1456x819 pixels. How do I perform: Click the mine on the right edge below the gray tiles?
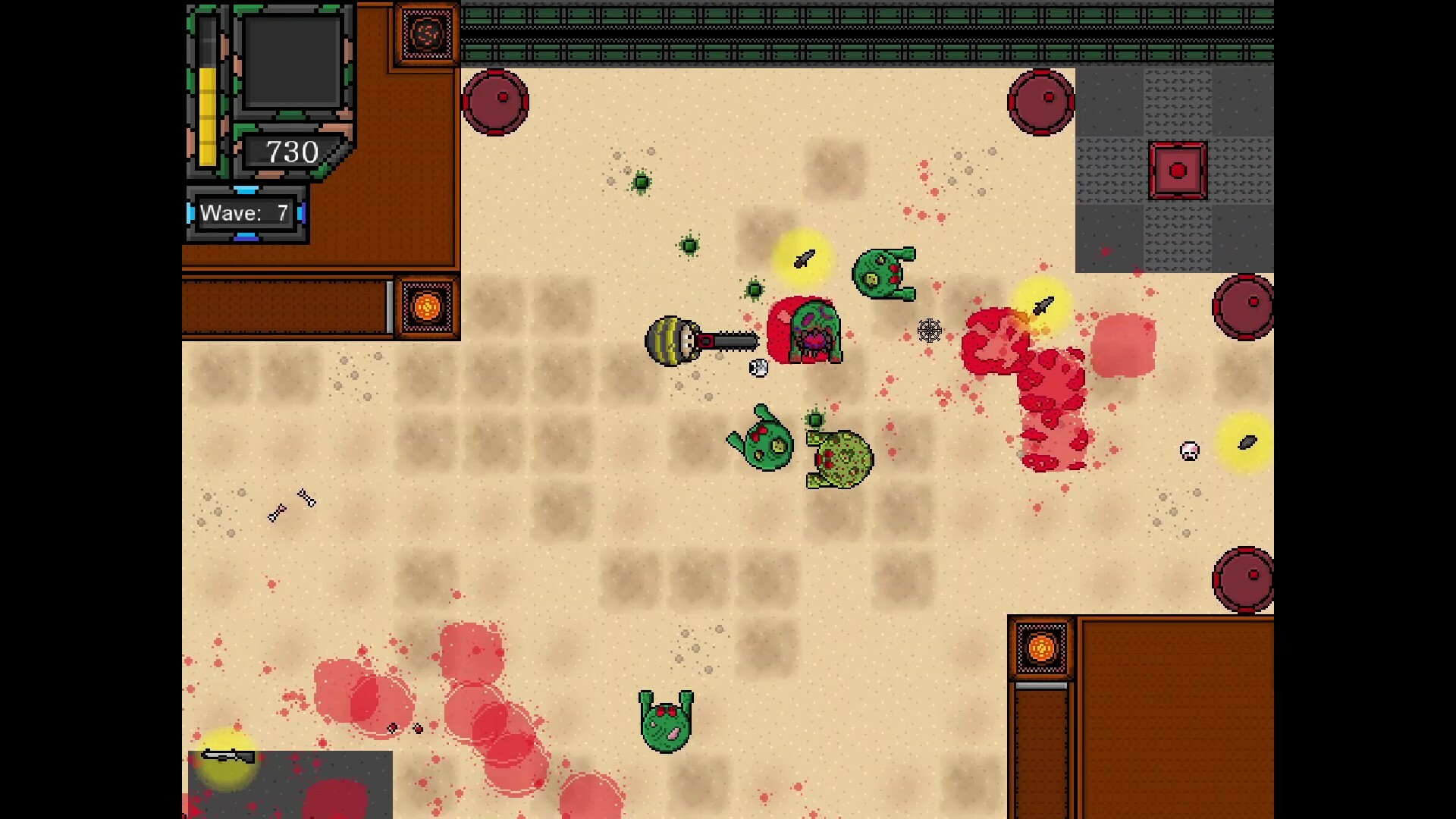point(1243,305)
